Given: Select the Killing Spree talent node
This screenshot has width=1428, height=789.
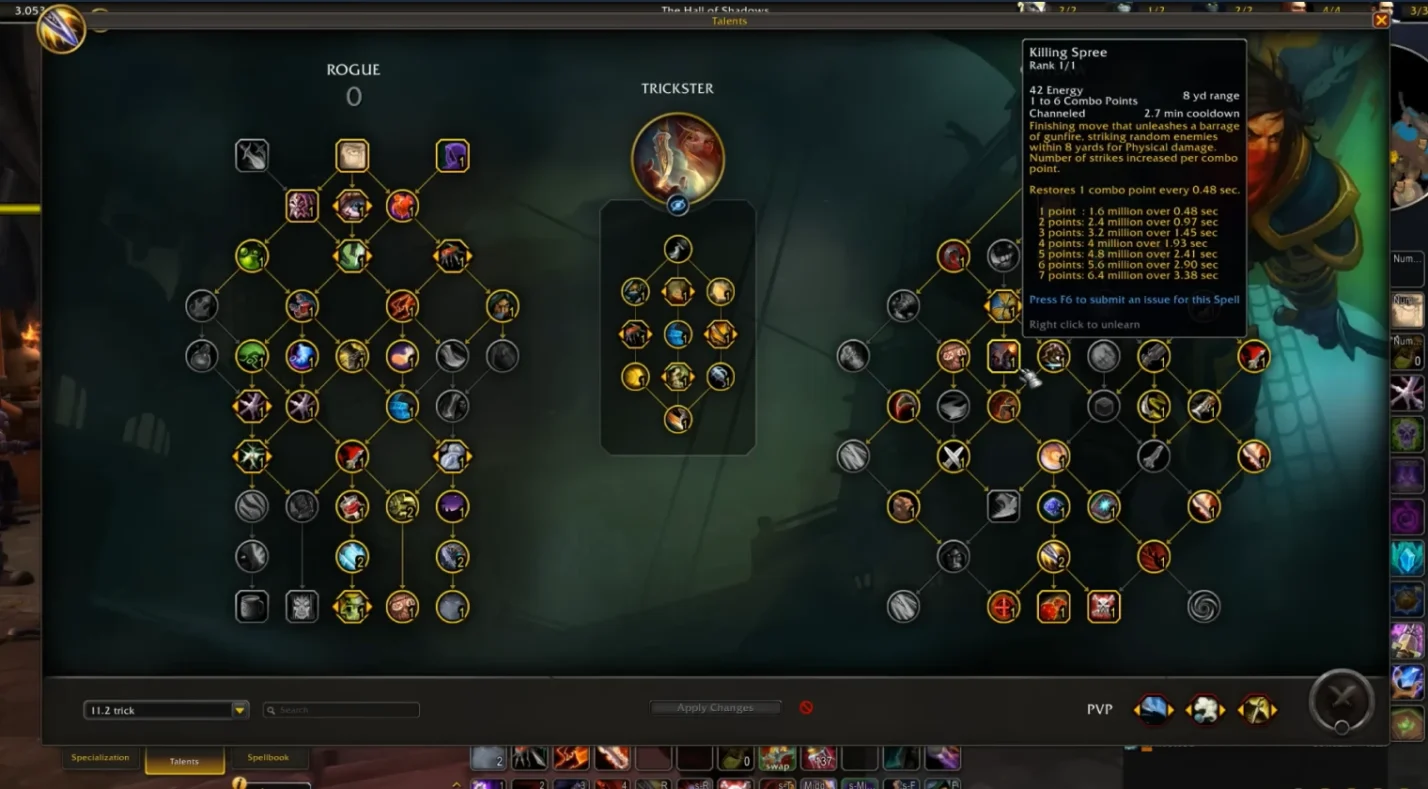Looking at the screenshot, I should pos(1003,356).
